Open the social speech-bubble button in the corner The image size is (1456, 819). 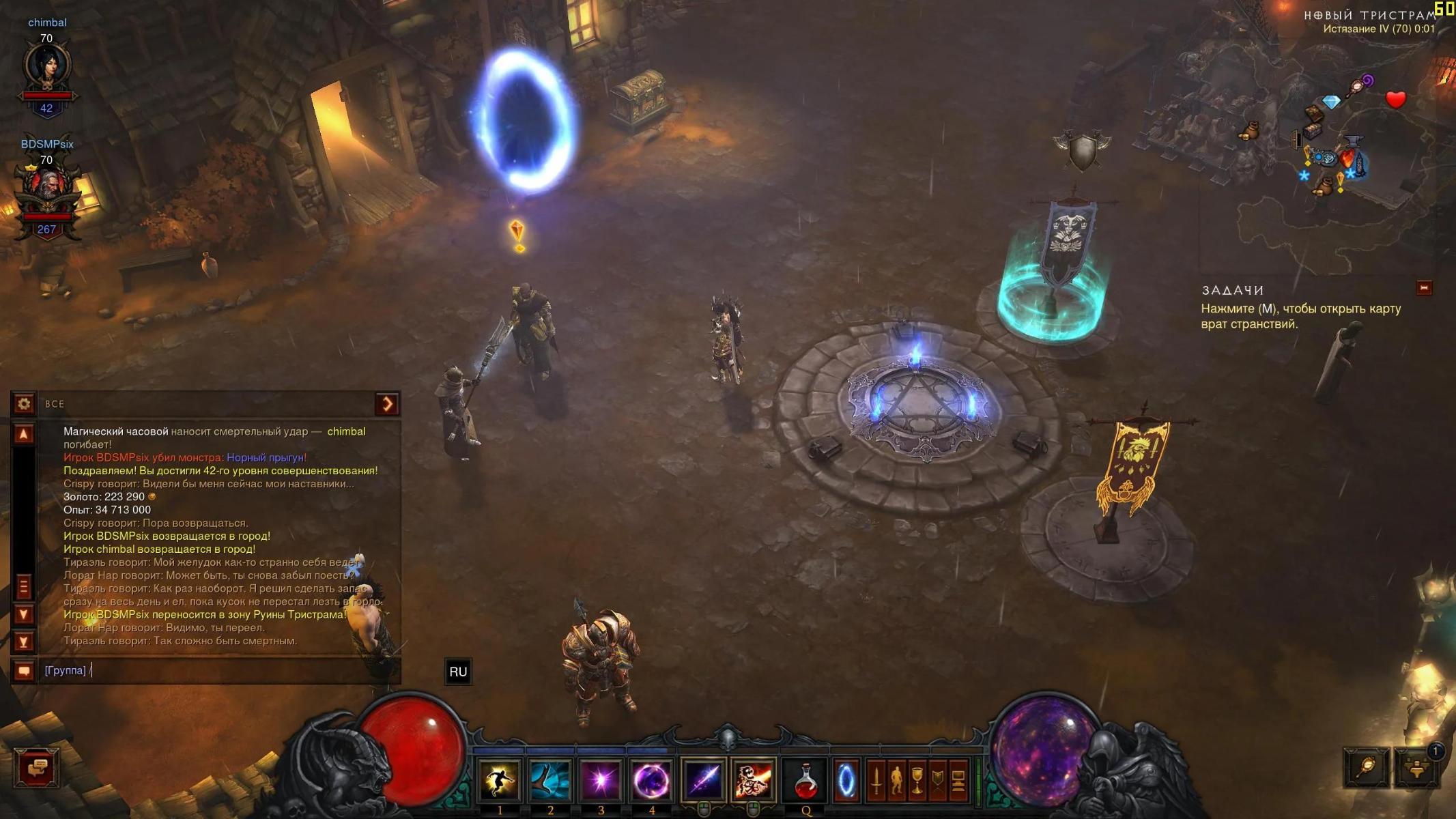pyautogui.click(x=36, y=767)
